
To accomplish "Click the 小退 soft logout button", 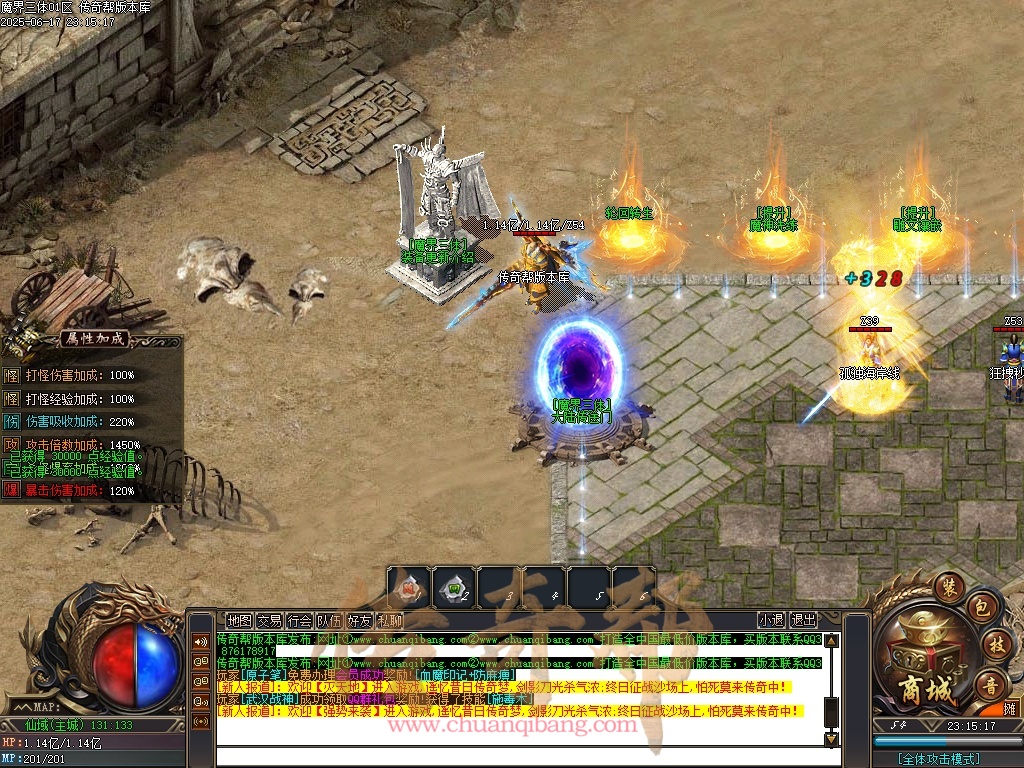I will click(x=771, y=620).
